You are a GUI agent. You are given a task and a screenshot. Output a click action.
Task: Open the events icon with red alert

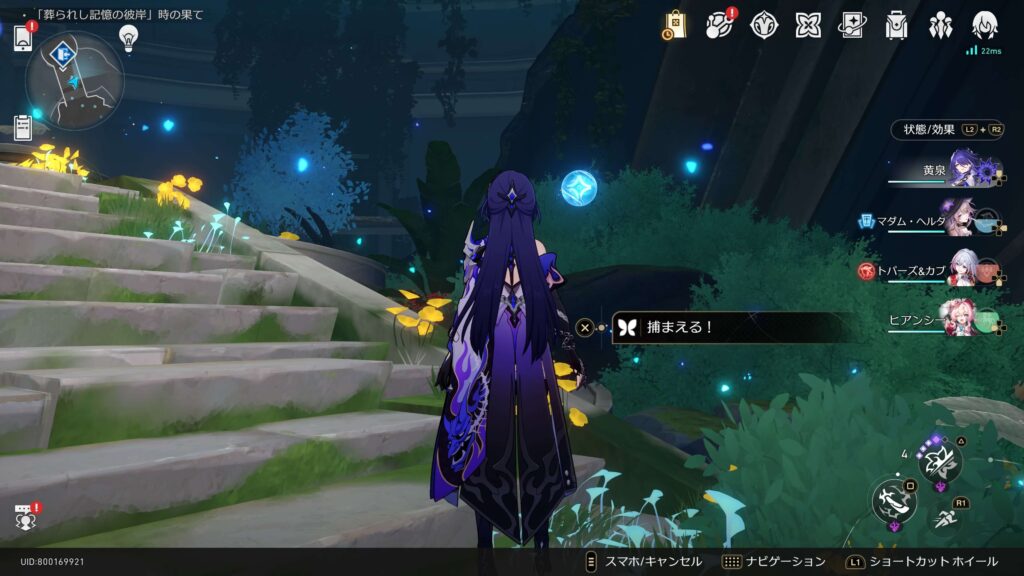(x=720, y=25)
